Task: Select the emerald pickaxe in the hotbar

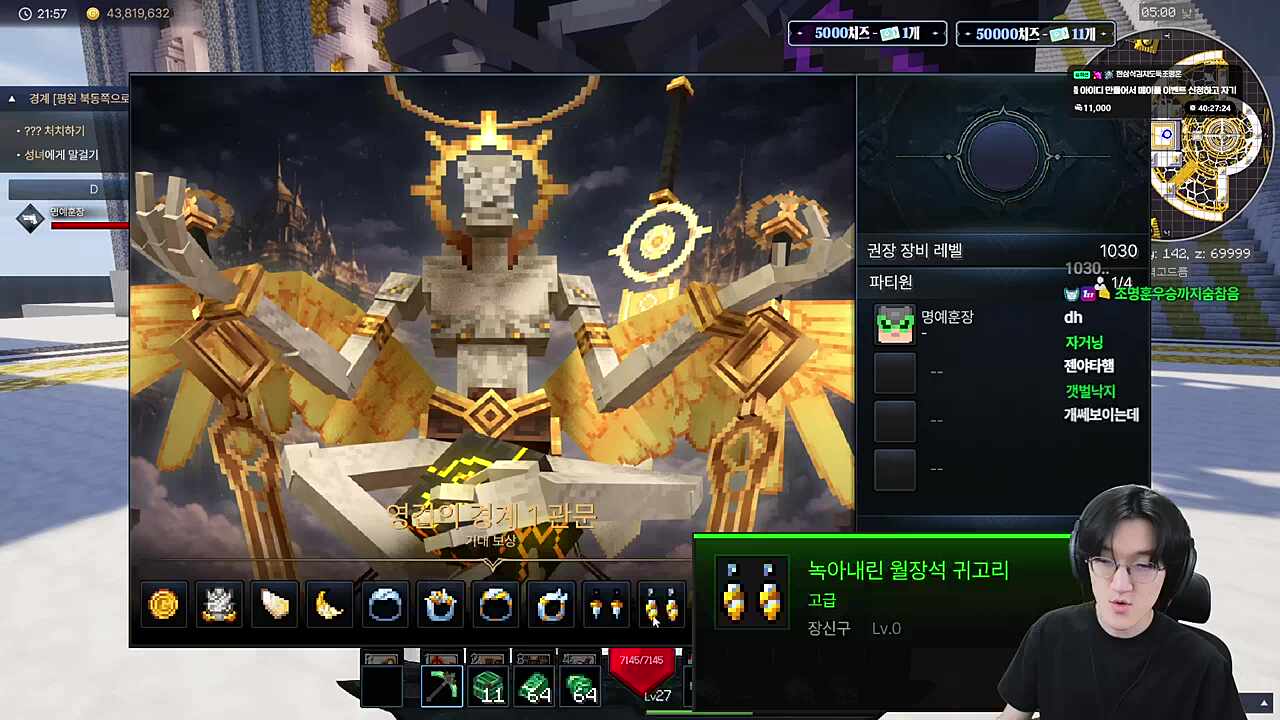Action: (441, 686)
